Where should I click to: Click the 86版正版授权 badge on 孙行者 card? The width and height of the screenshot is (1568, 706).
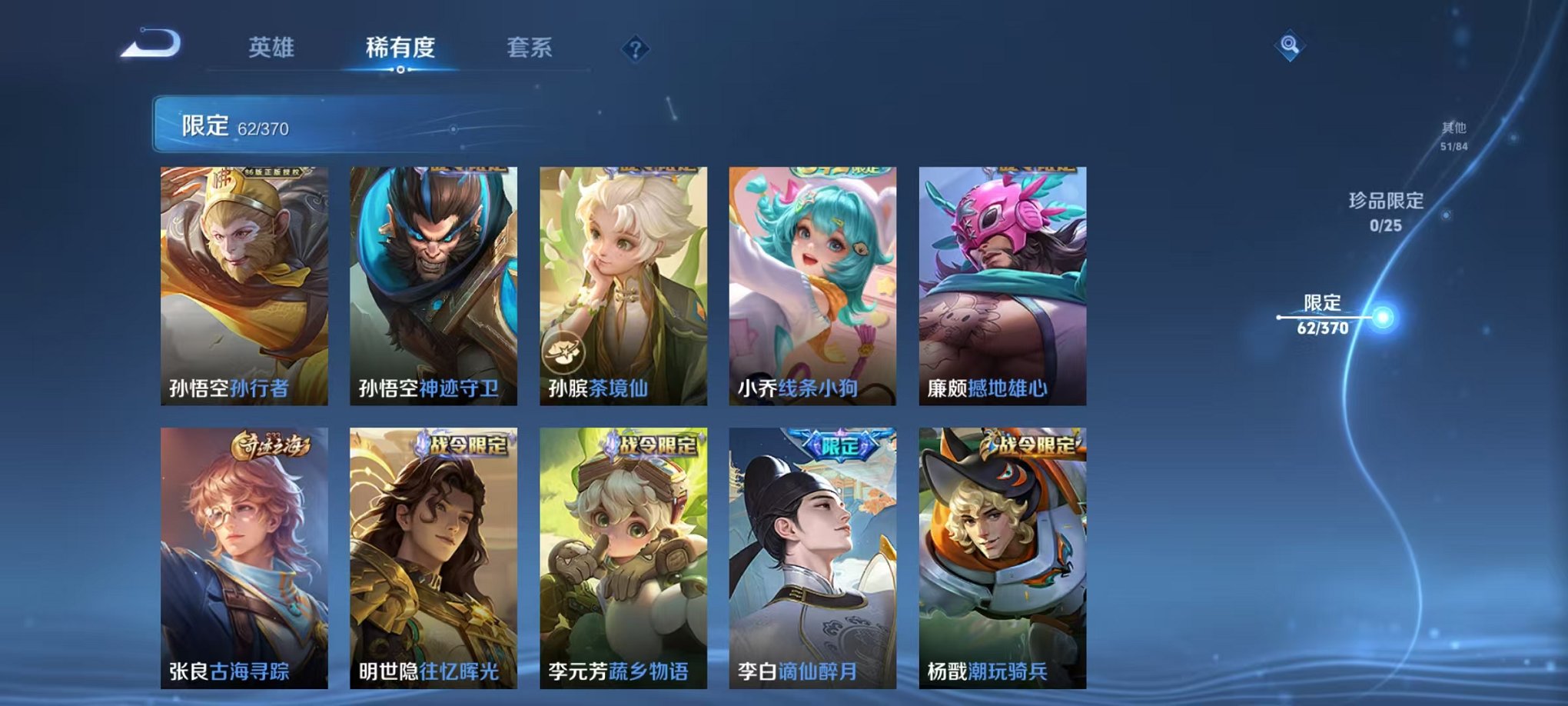coord(272,172)
